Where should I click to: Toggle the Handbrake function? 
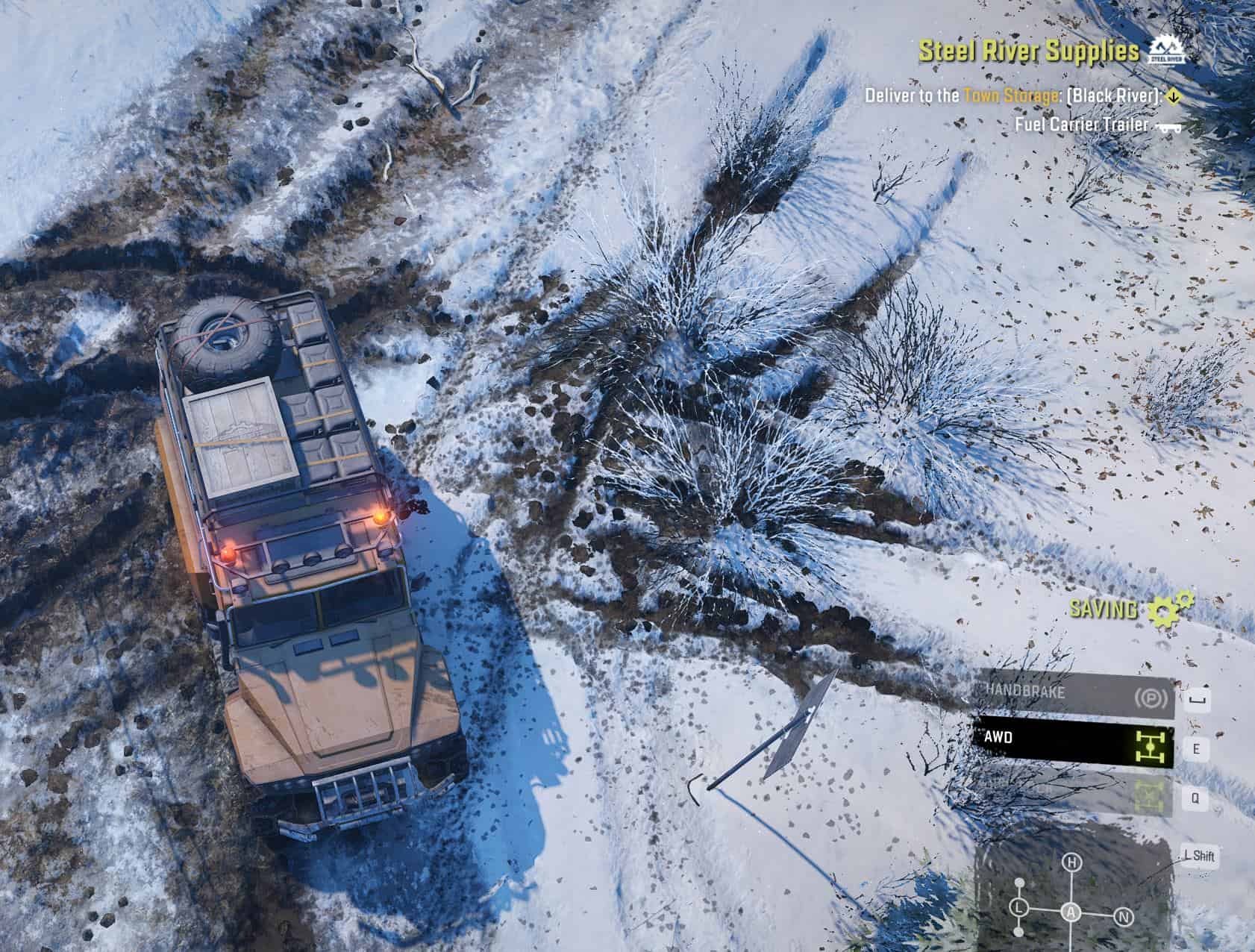(1073, 698)
